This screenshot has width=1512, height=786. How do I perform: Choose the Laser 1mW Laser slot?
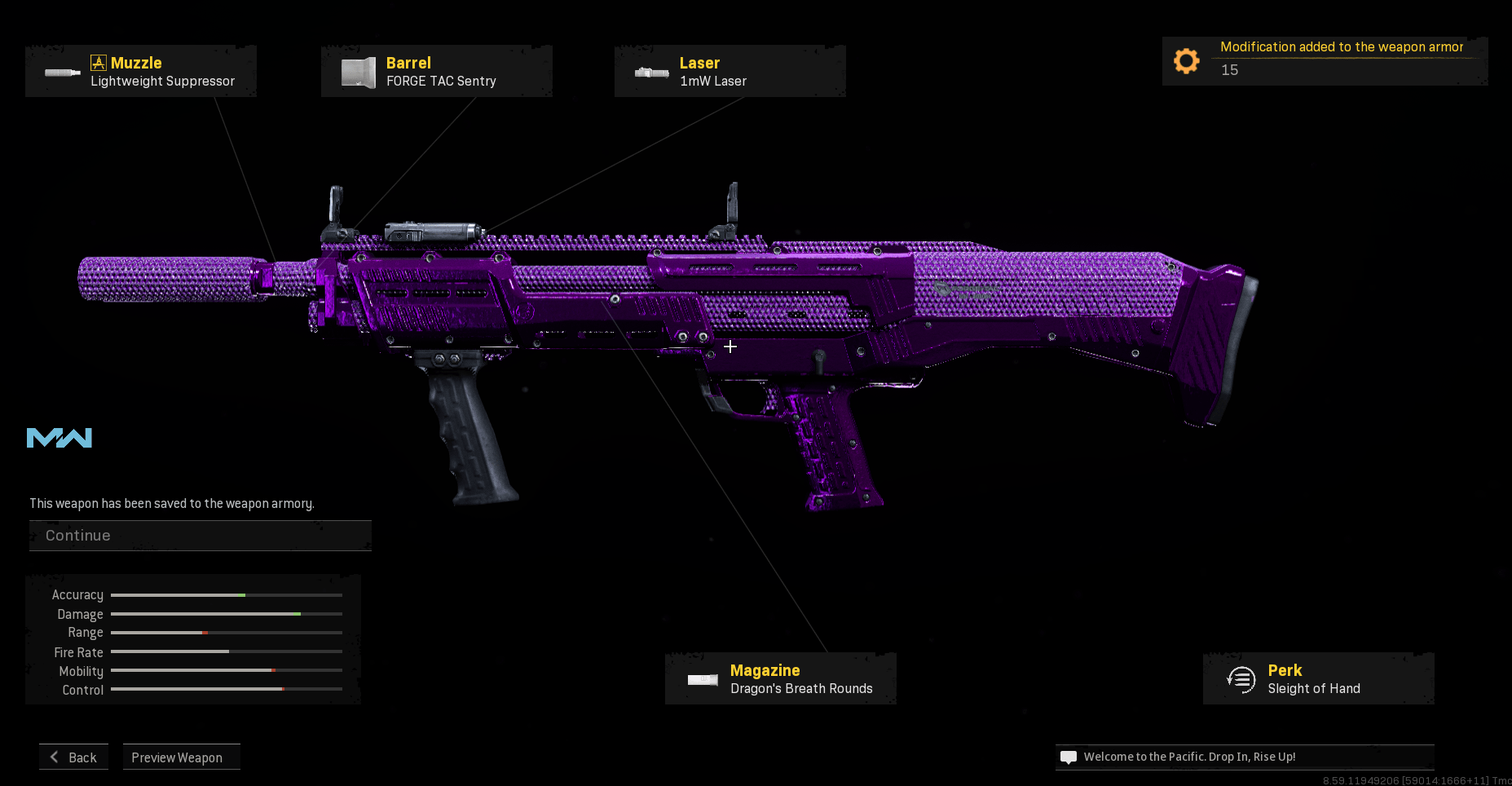click(730, 72)
